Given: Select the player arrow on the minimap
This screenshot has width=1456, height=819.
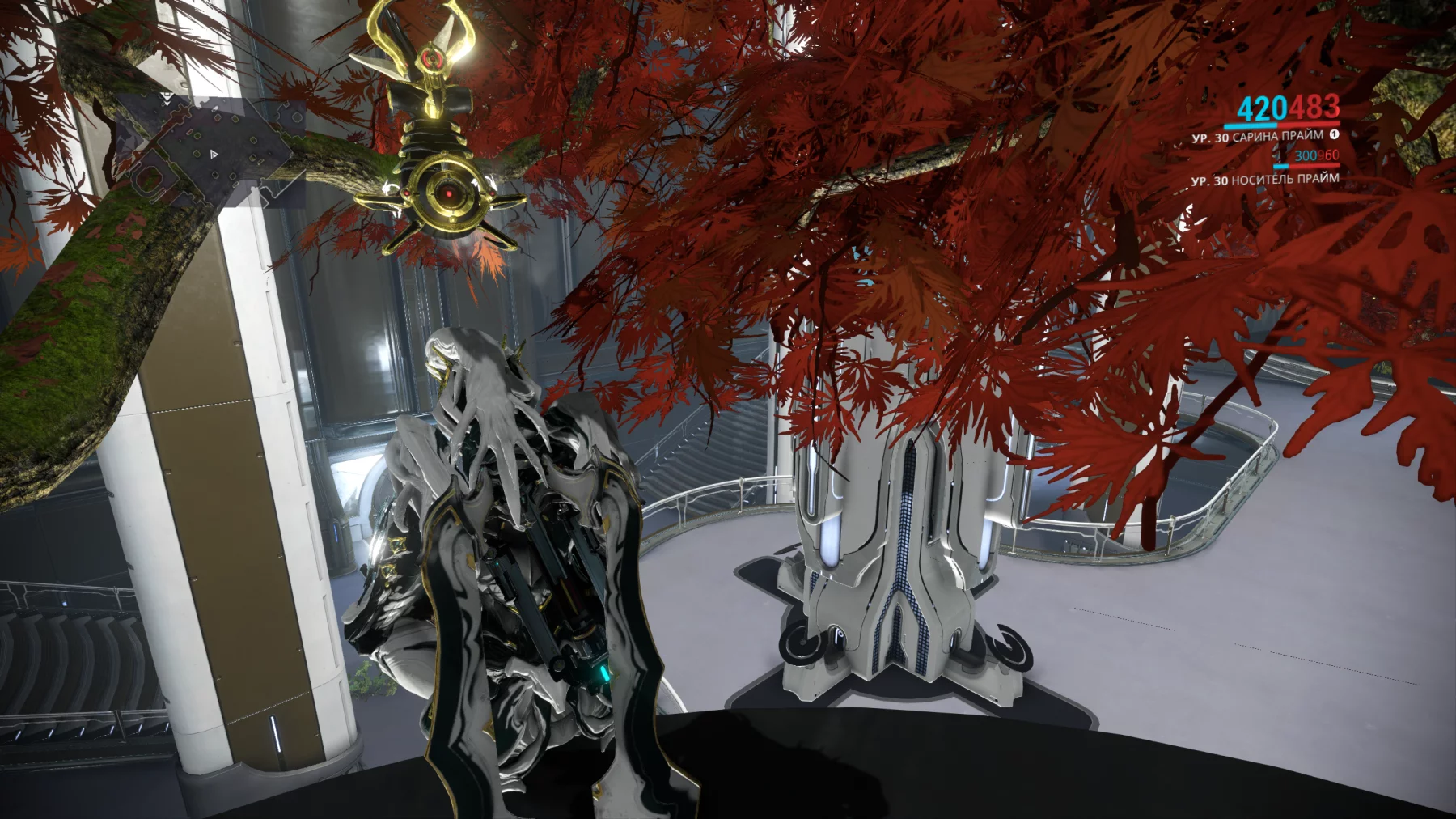Looking at the screenshot, I should pos(214,153).
